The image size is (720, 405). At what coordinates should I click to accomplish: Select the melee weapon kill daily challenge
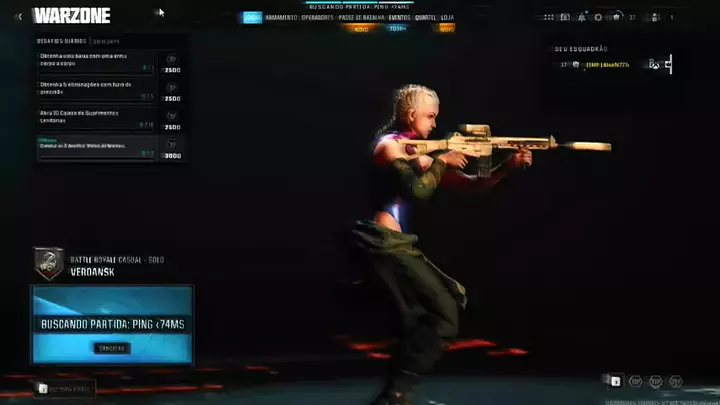click(x=97, y=62)
